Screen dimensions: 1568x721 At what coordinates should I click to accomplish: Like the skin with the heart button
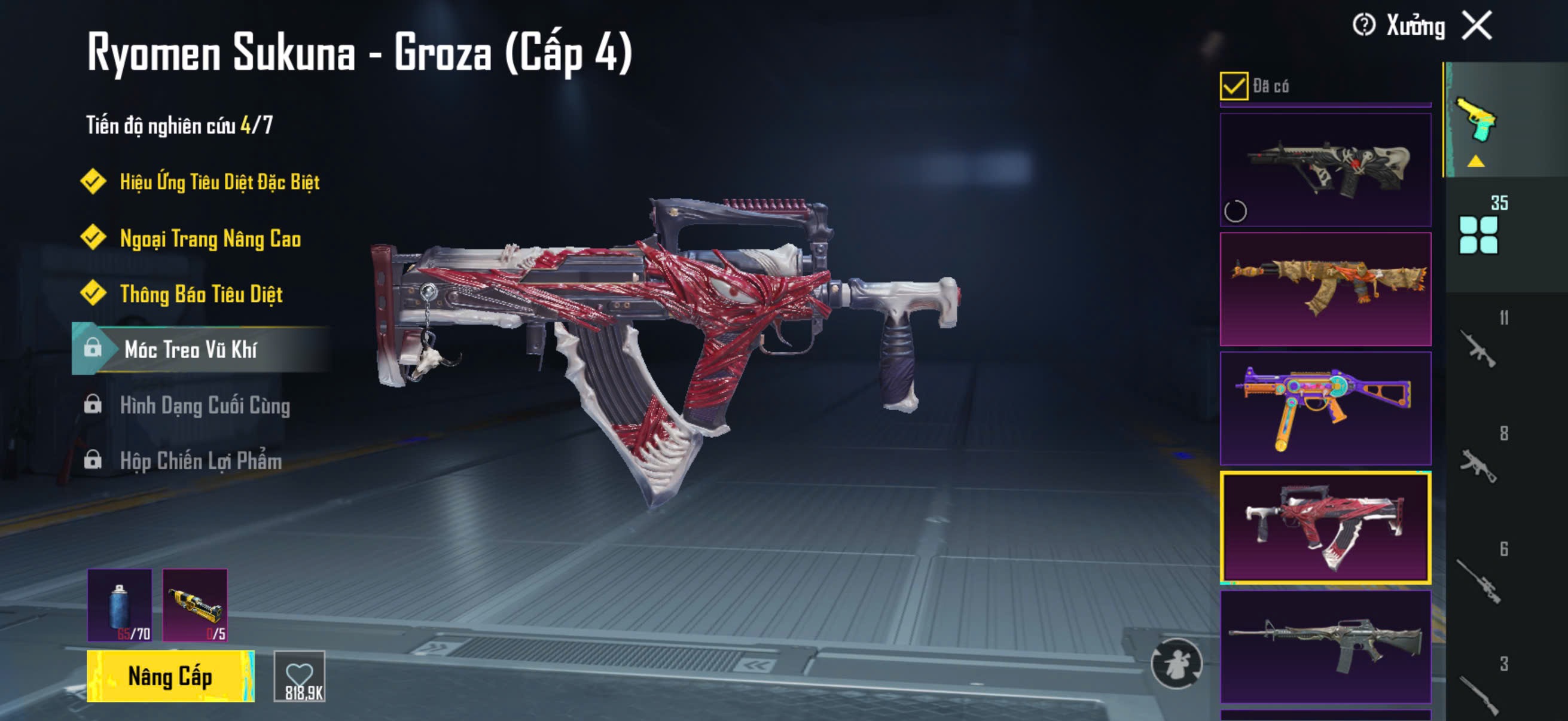pos(300,676)
